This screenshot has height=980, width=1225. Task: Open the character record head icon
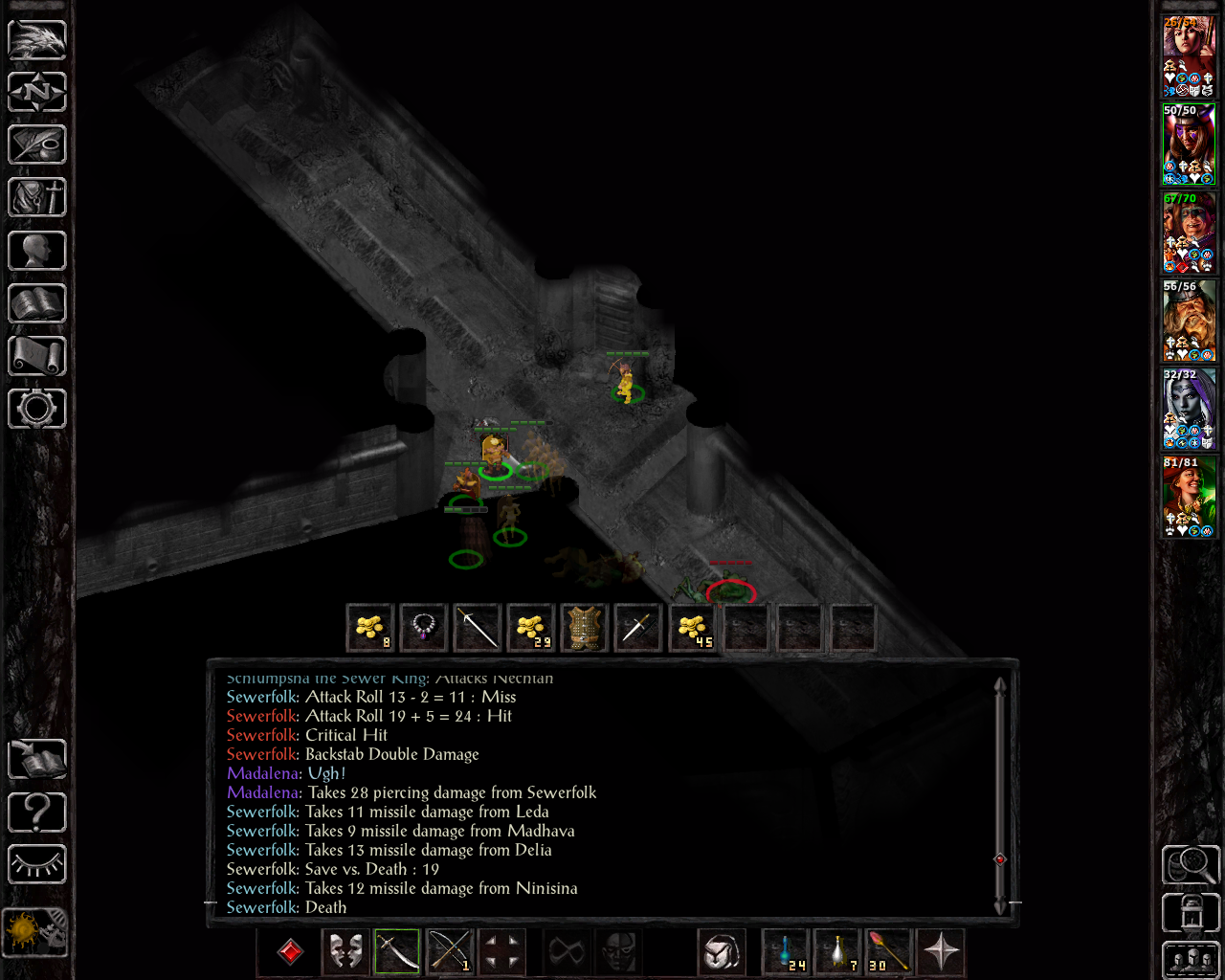tap(37, 251)
